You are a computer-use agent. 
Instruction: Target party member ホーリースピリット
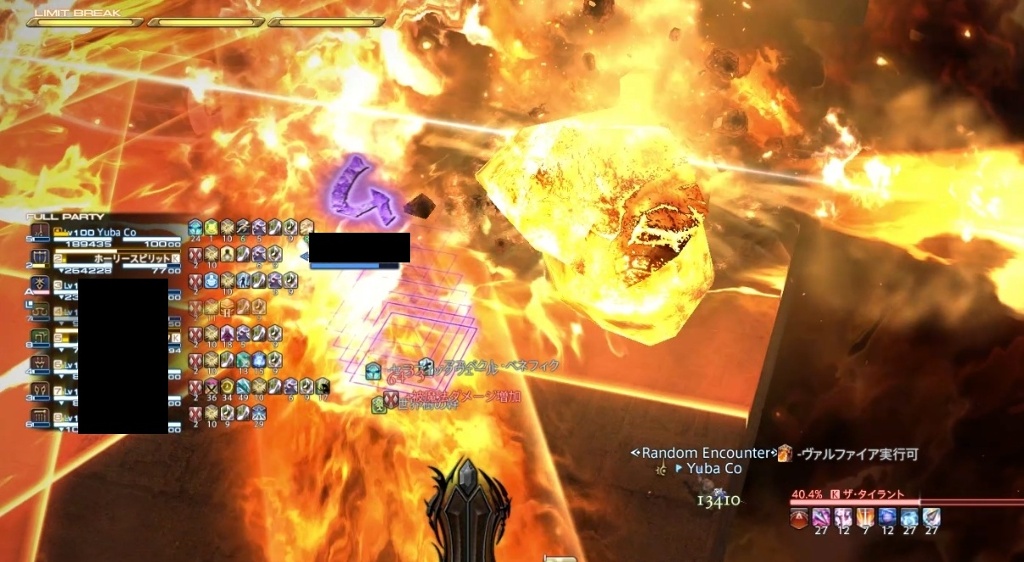click(x=110, y=258)
